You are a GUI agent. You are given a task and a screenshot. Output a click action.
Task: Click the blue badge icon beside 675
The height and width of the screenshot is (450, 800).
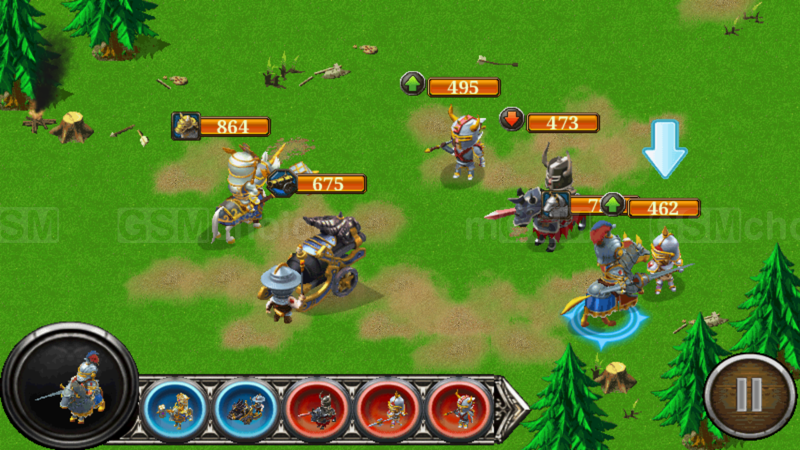tap(281, 183)
